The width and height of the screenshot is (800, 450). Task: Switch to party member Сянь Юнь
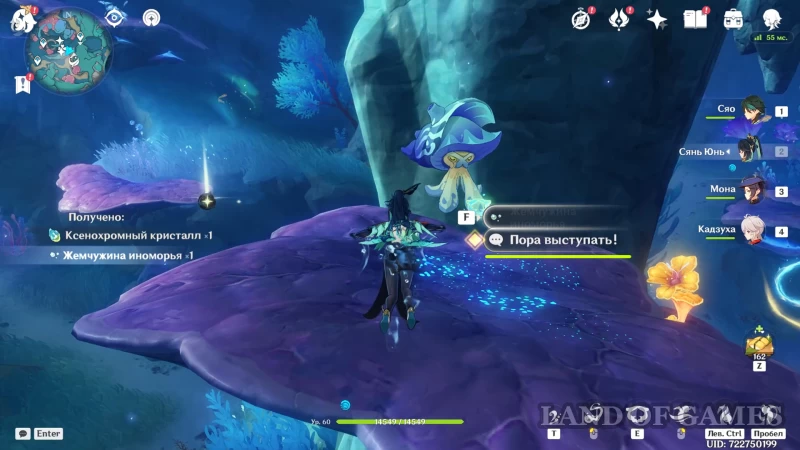(x=752, y=151)
